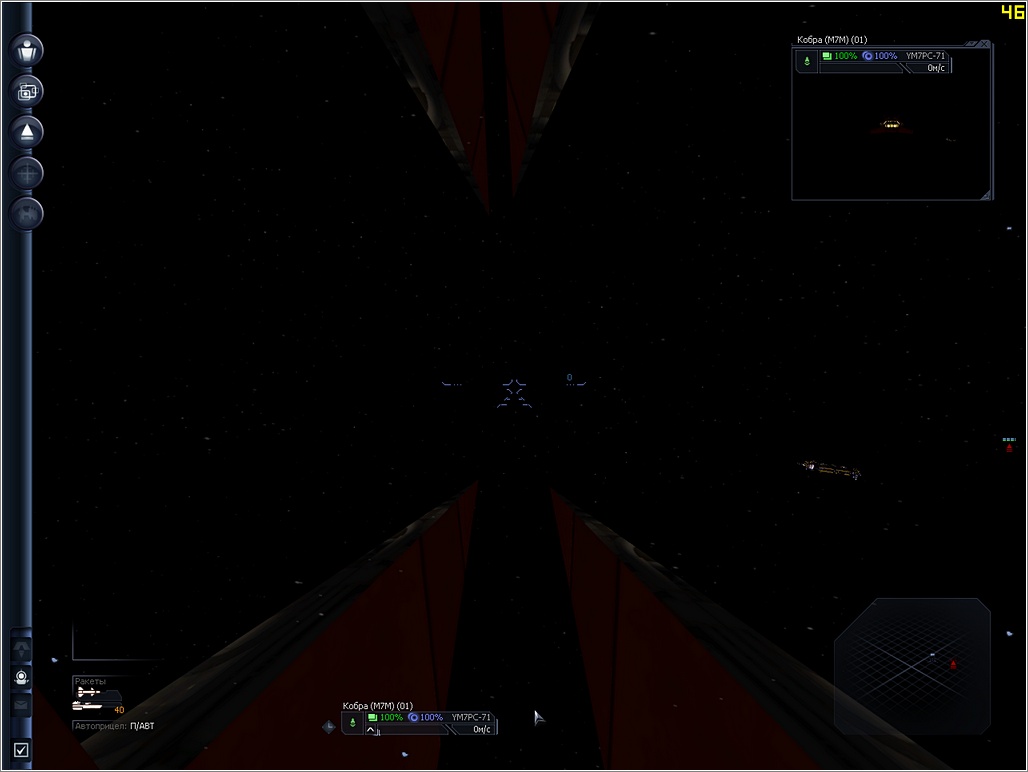
Task: Click the resize corner of target monitor
Action: click(x=986, y=194)
